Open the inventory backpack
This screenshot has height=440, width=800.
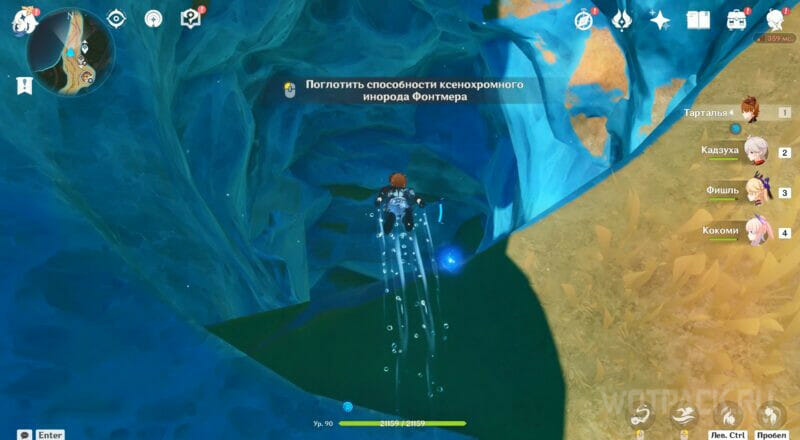pyautogui.click(x=737, y=20)
